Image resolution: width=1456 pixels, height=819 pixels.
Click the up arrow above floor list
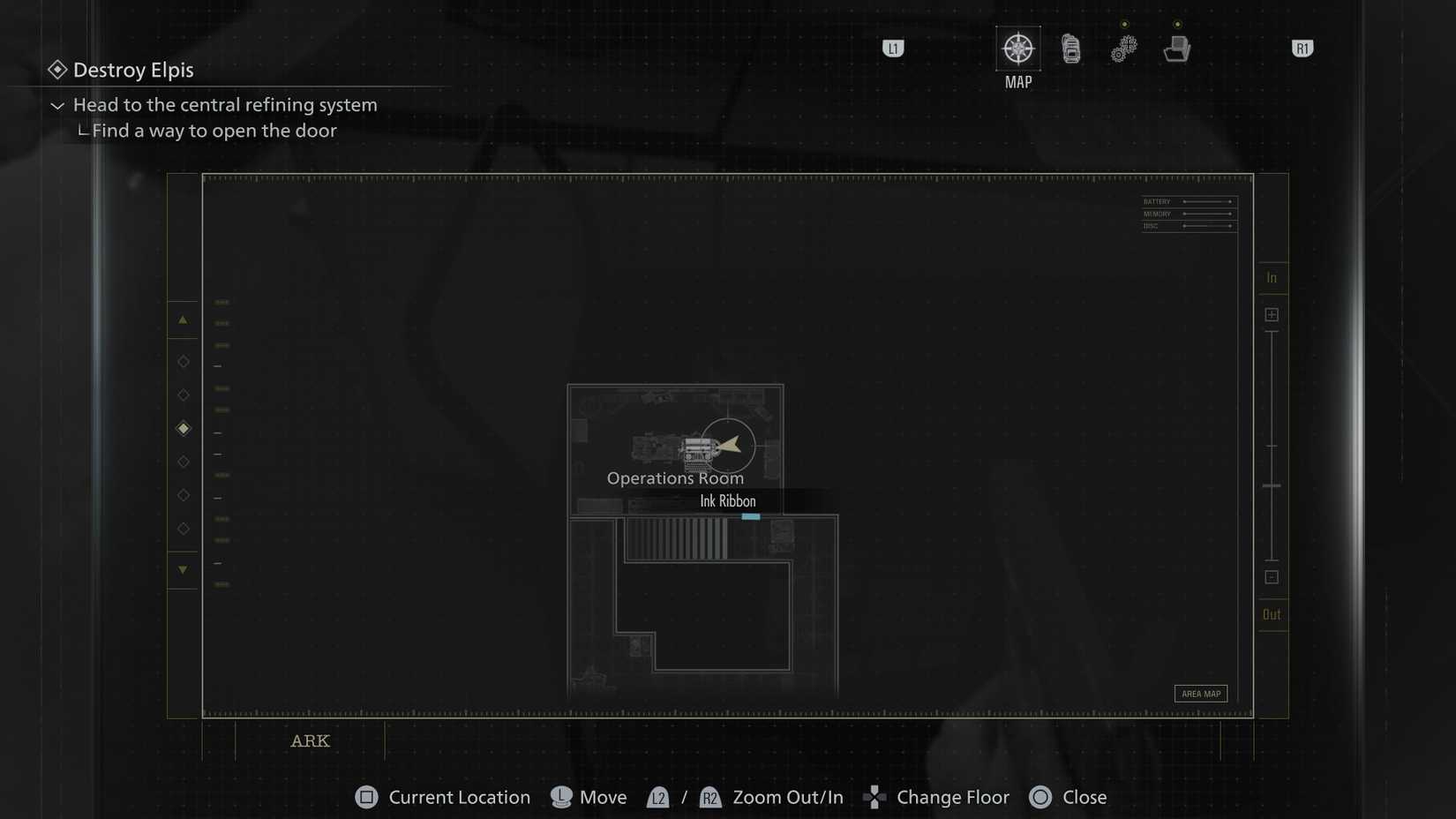pos(184,319)
